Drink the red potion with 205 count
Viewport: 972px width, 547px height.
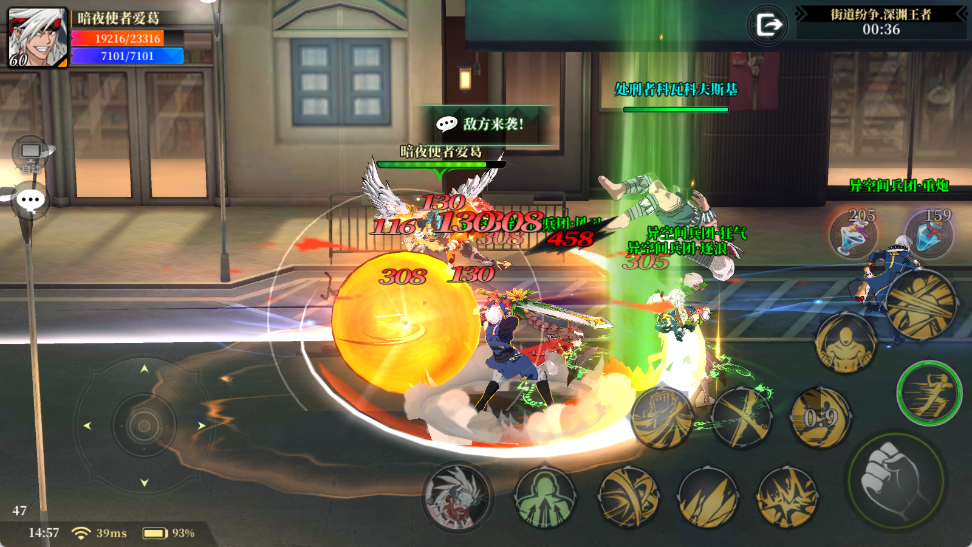[853, 234]
